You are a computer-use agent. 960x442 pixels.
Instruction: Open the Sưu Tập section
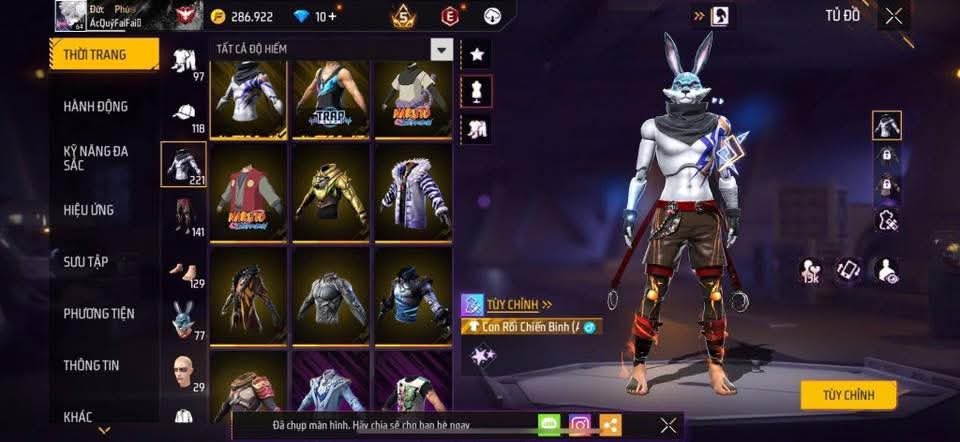(85, 262)
